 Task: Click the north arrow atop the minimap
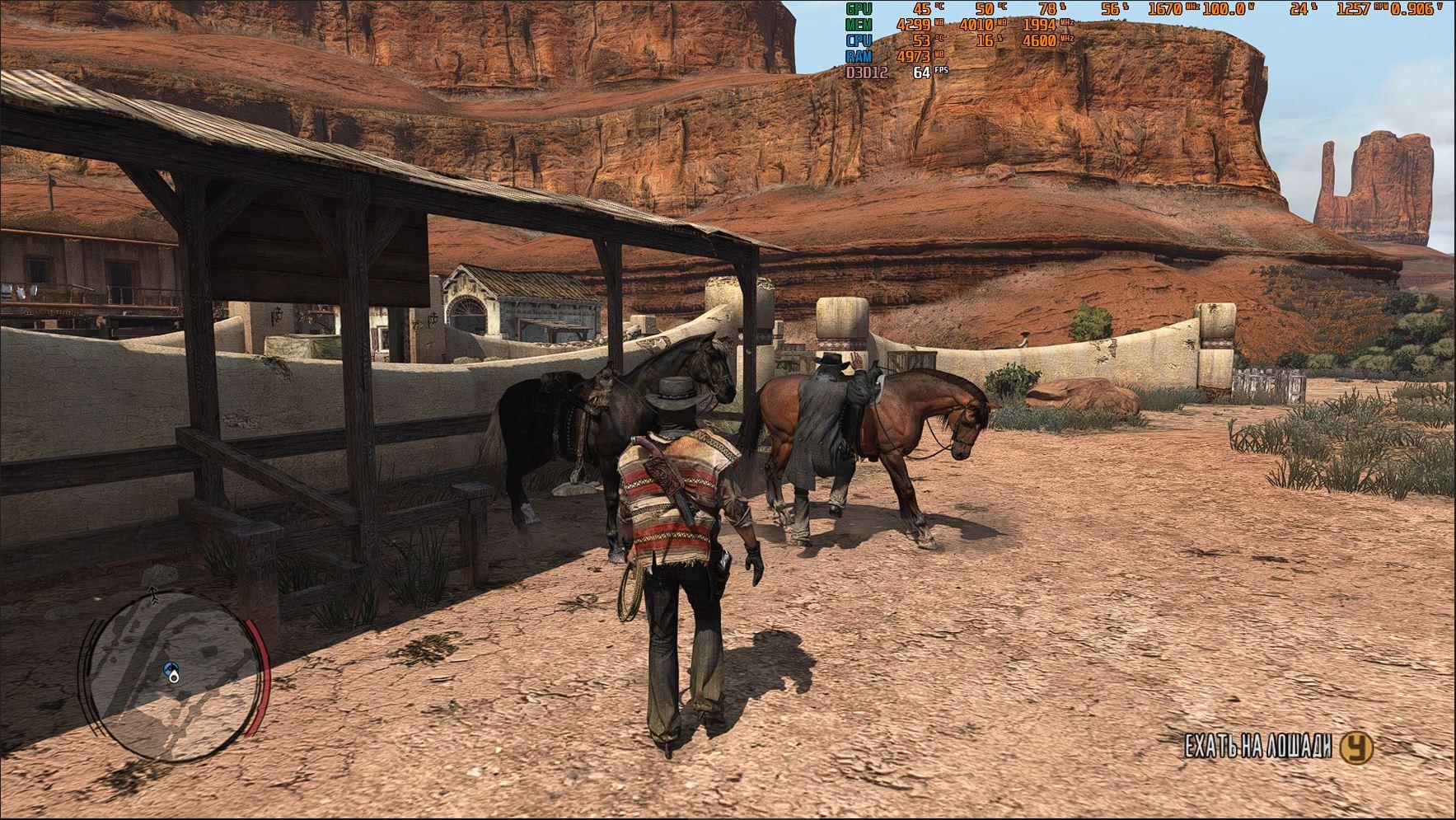point(154,594)
